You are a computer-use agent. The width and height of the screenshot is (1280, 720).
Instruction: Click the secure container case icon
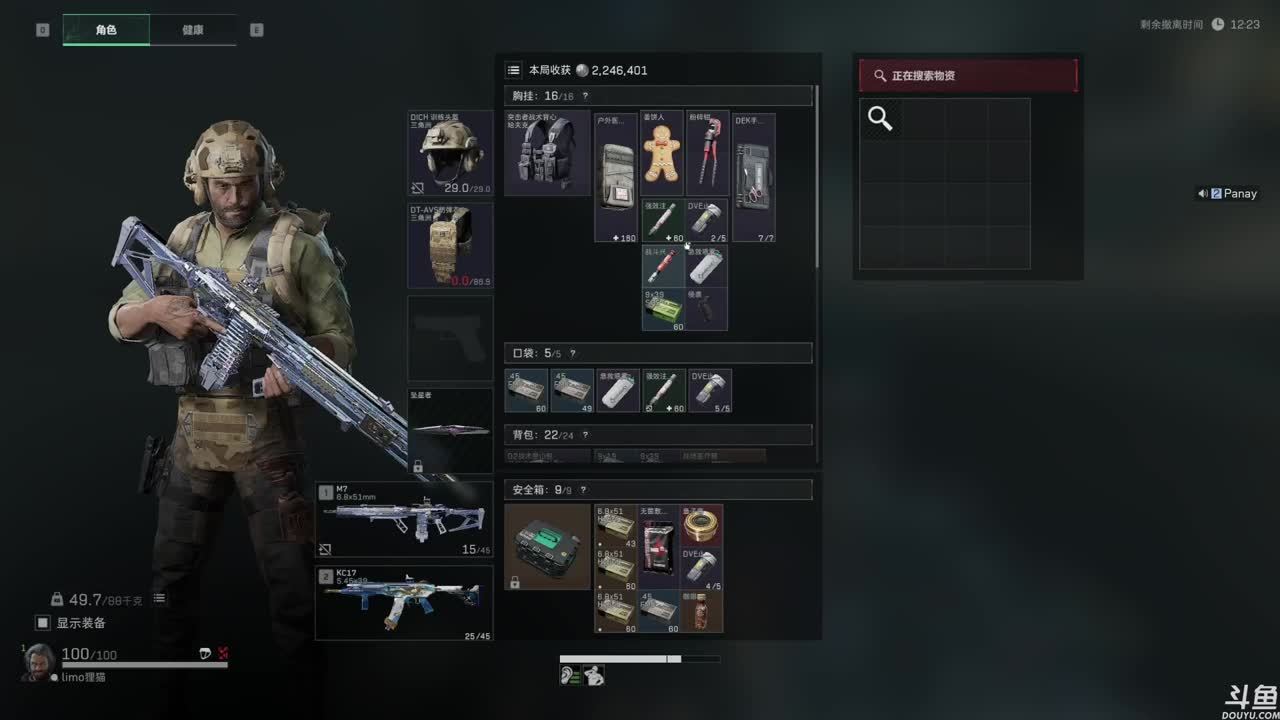(547, 546)
